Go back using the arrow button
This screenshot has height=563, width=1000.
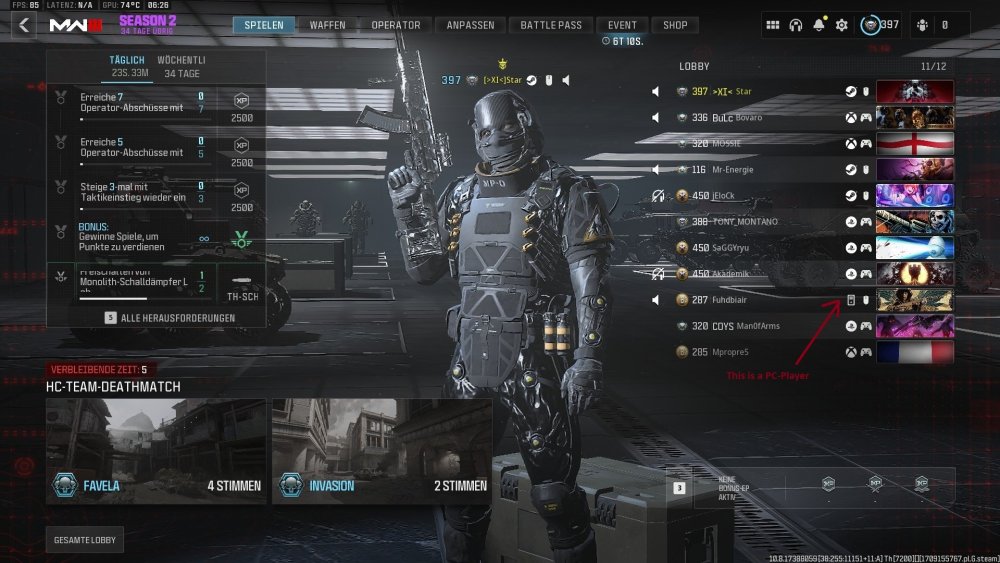[x=23, y=25]
